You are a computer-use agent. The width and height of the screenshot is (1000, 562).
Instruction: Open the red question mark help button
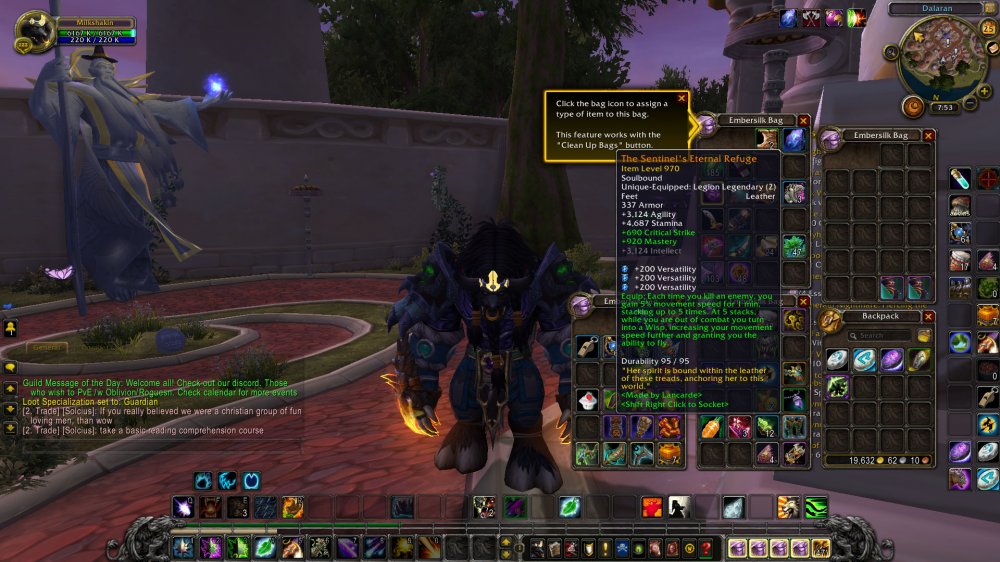pos(707,548)
